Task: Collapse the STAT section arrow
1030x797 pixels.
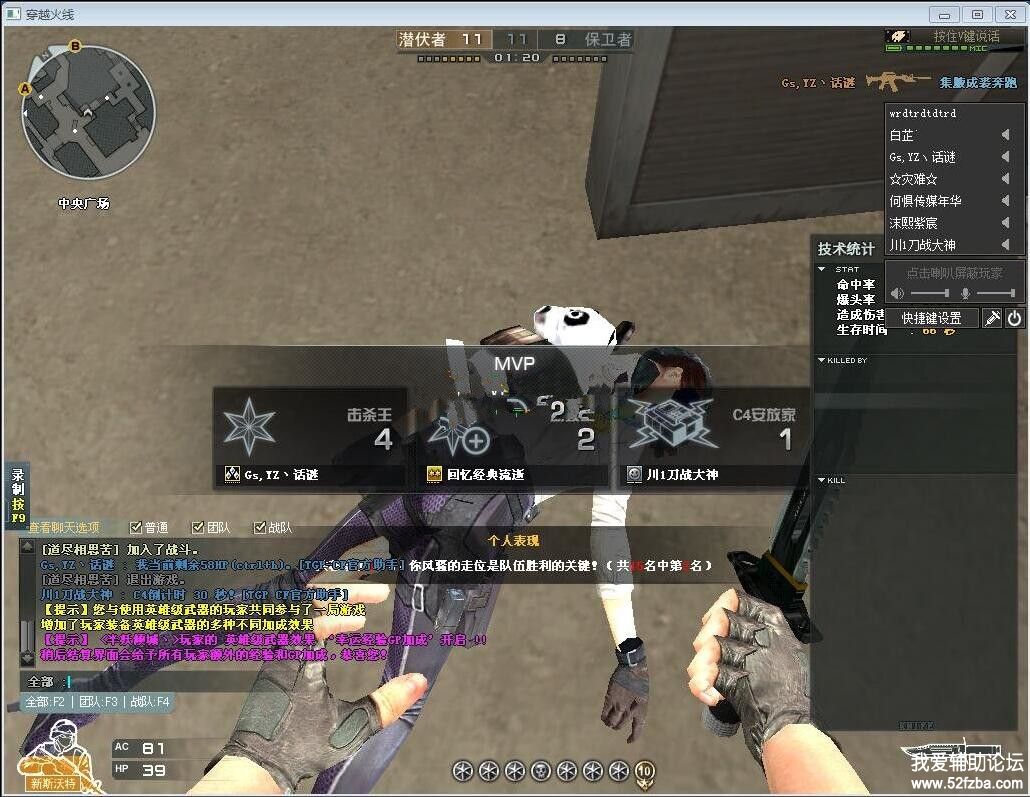Action: tap(822, 269)
